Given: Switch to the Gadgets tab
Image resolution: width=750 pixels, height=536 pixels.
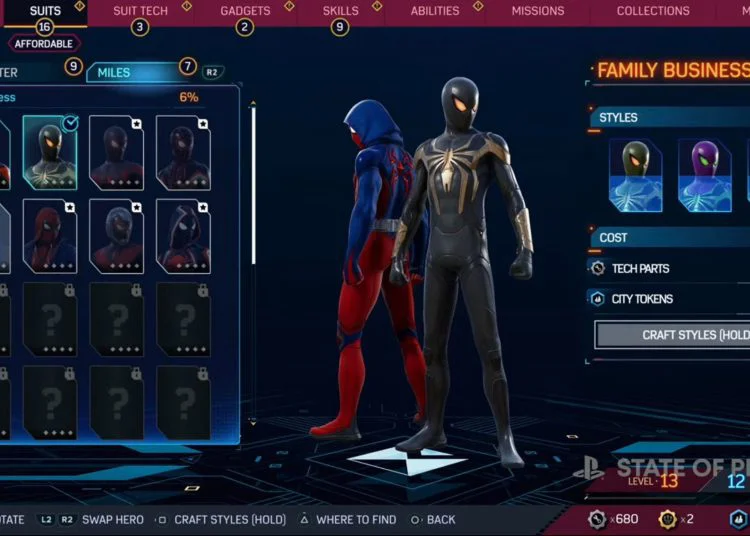Looking at the screenshot, I should click(245, 11).
